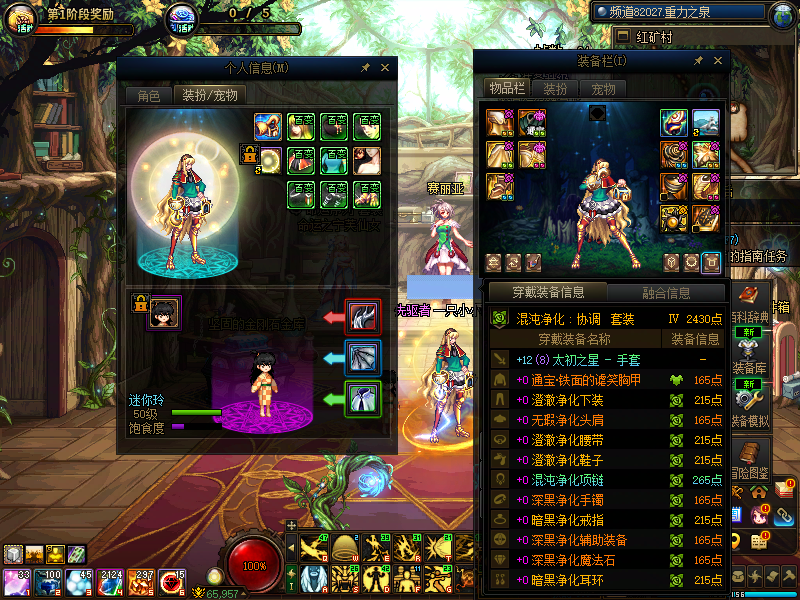800x600 pixels.
Task: Open the 穿戴装备信息 equipped gear tab
Action: (x=548, y=293)
